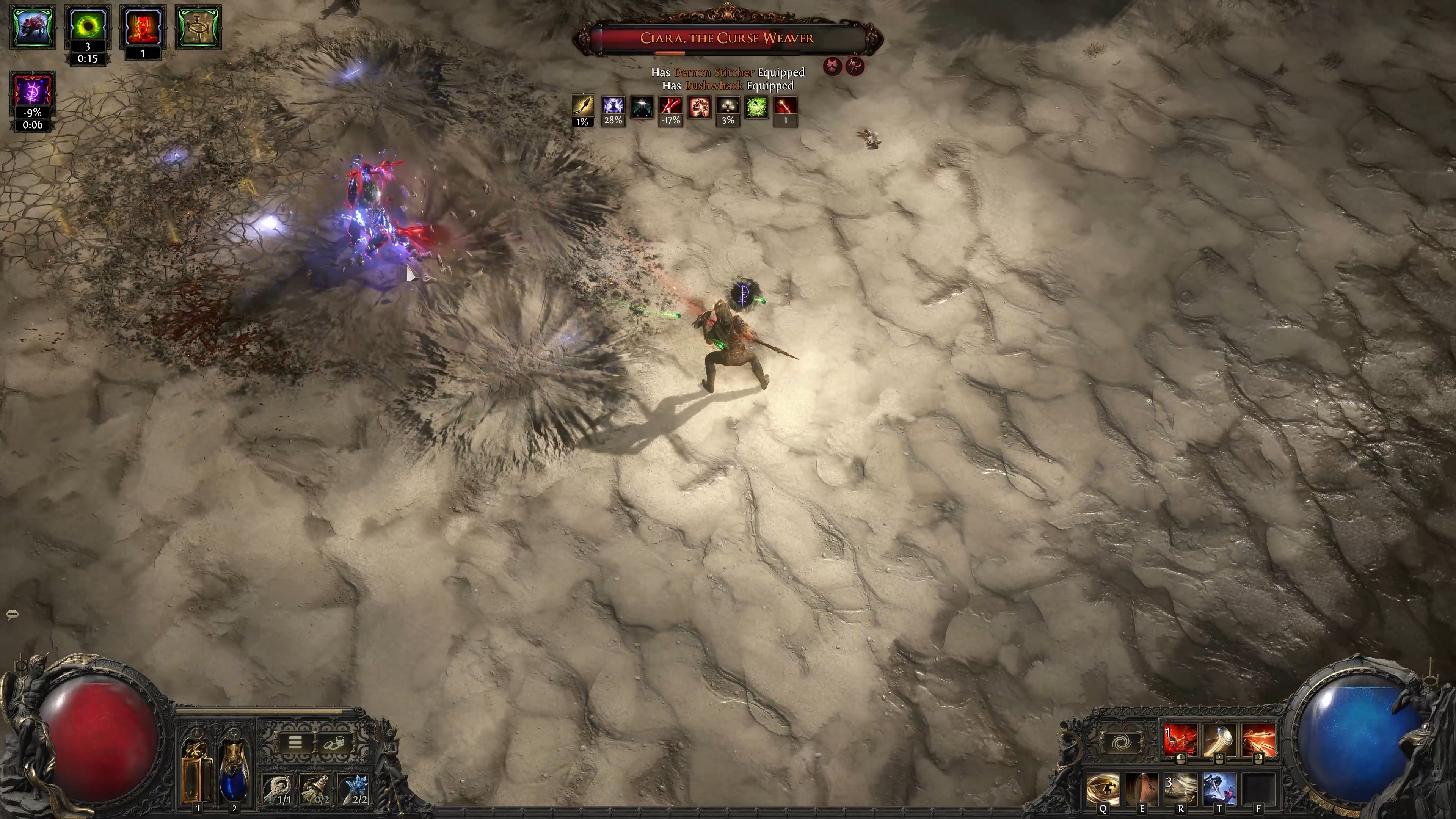Inspect the green ring buff with timer

tap(87, 27)
